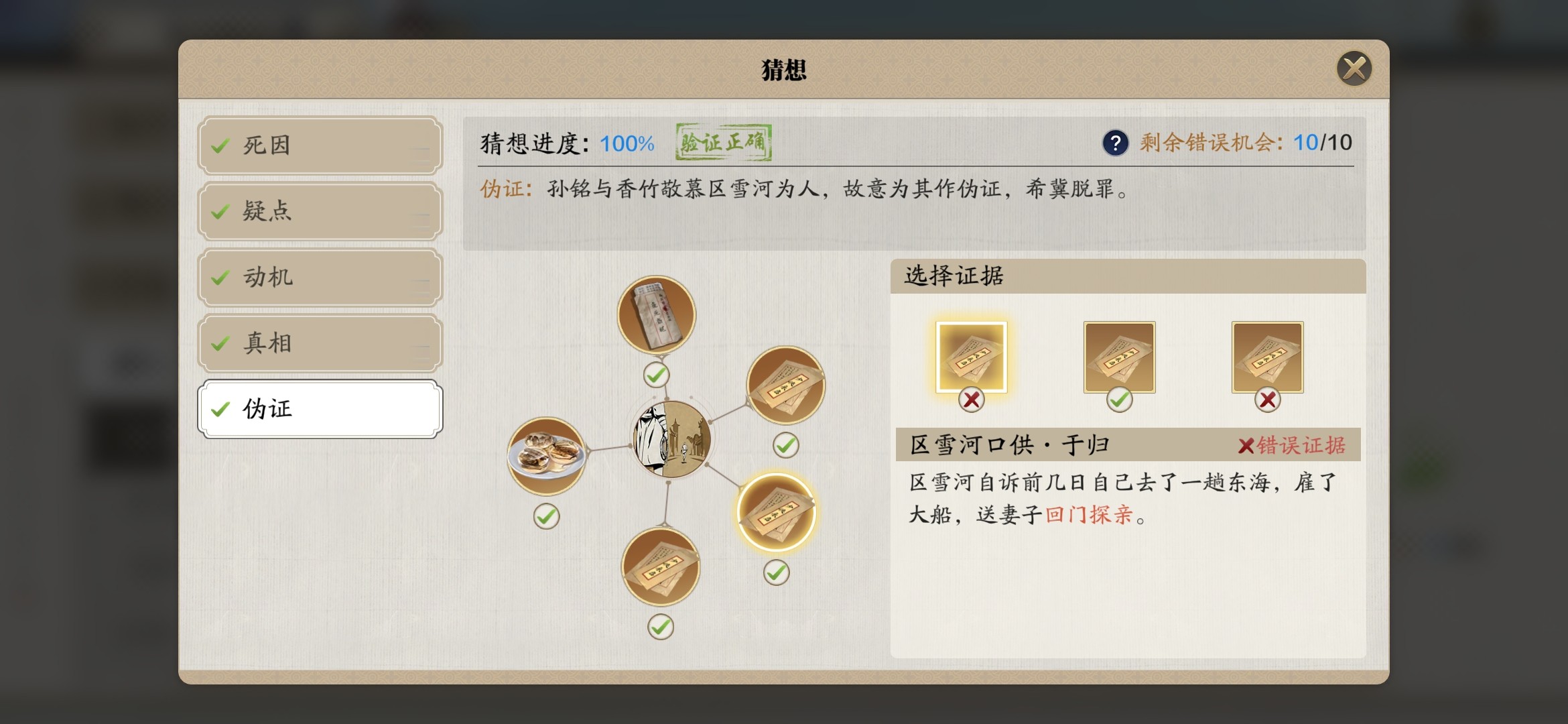Select the 动机 tab
Screen dimensions: 1568x724
pos(320,277)
